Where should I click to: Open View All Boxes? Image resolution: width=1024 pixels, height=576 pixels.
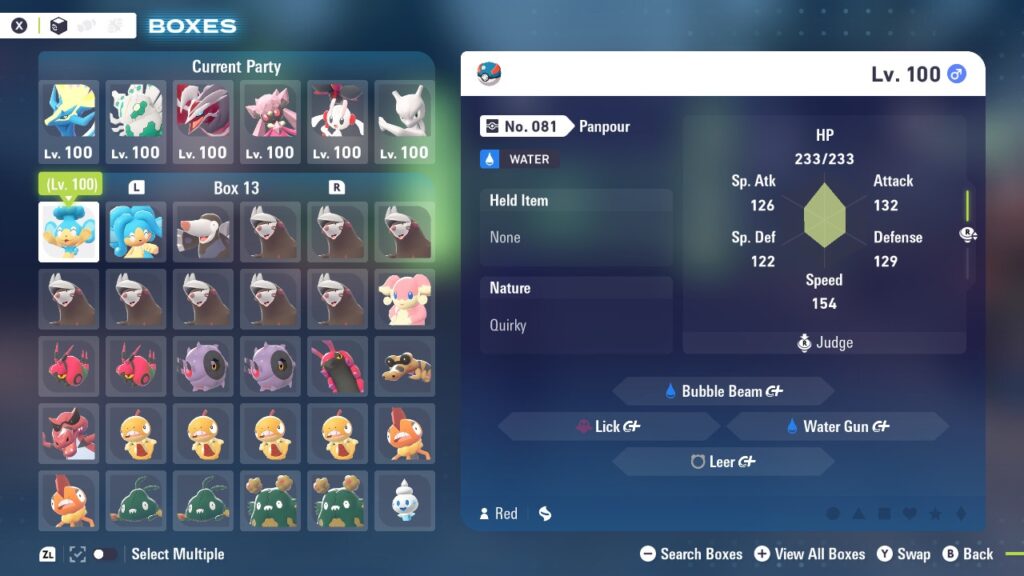(x=809, y=554)
